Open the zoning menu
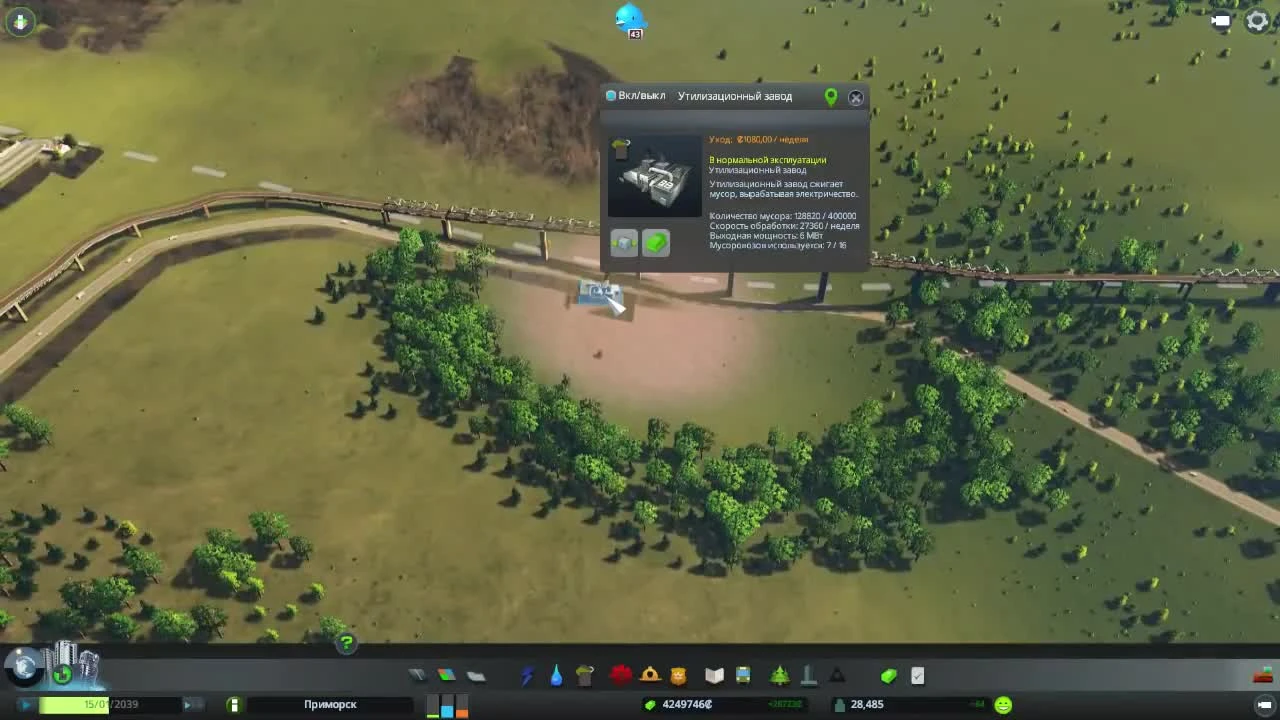The image size is (1280, 720). point(446,676)
